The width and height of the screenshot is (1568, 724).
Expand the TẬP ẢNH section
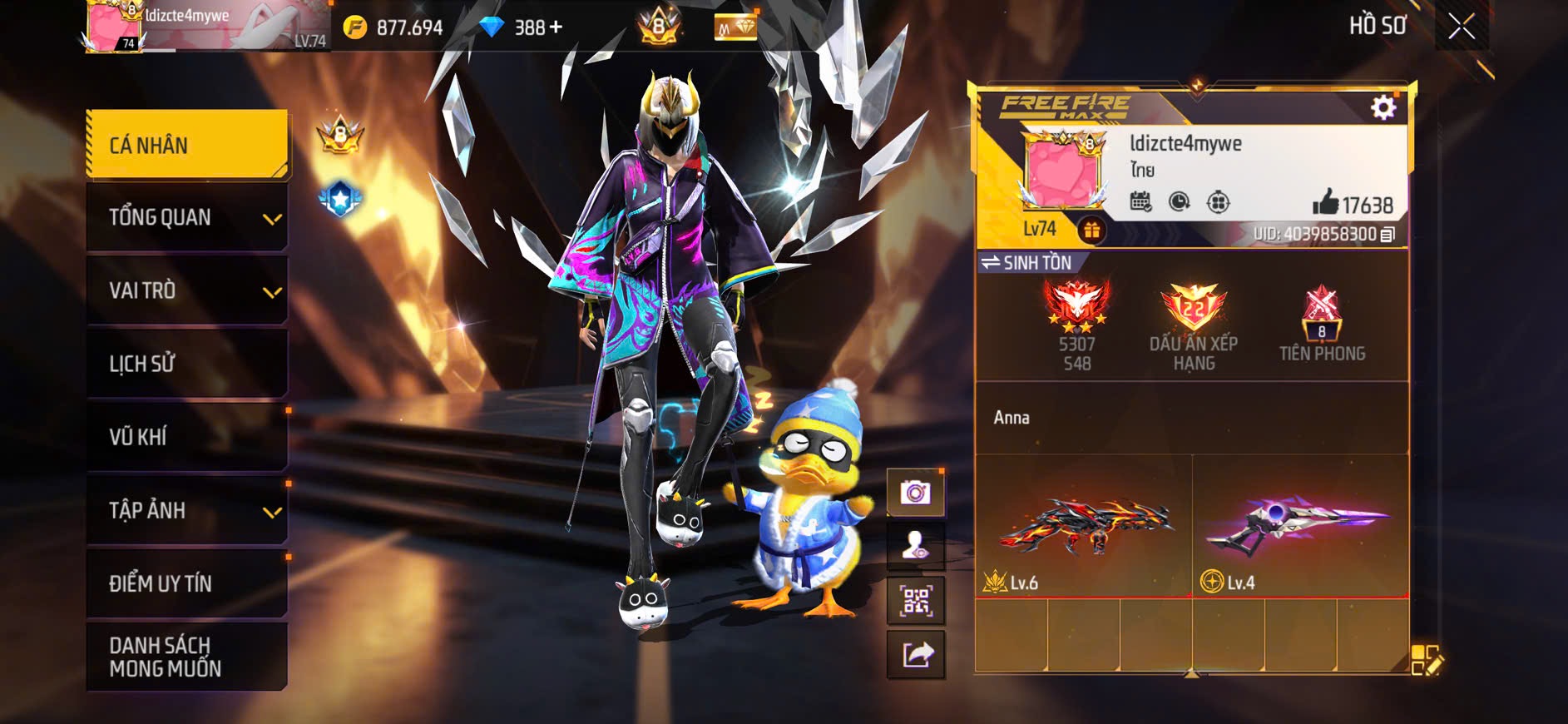click(x=187, y=510)
